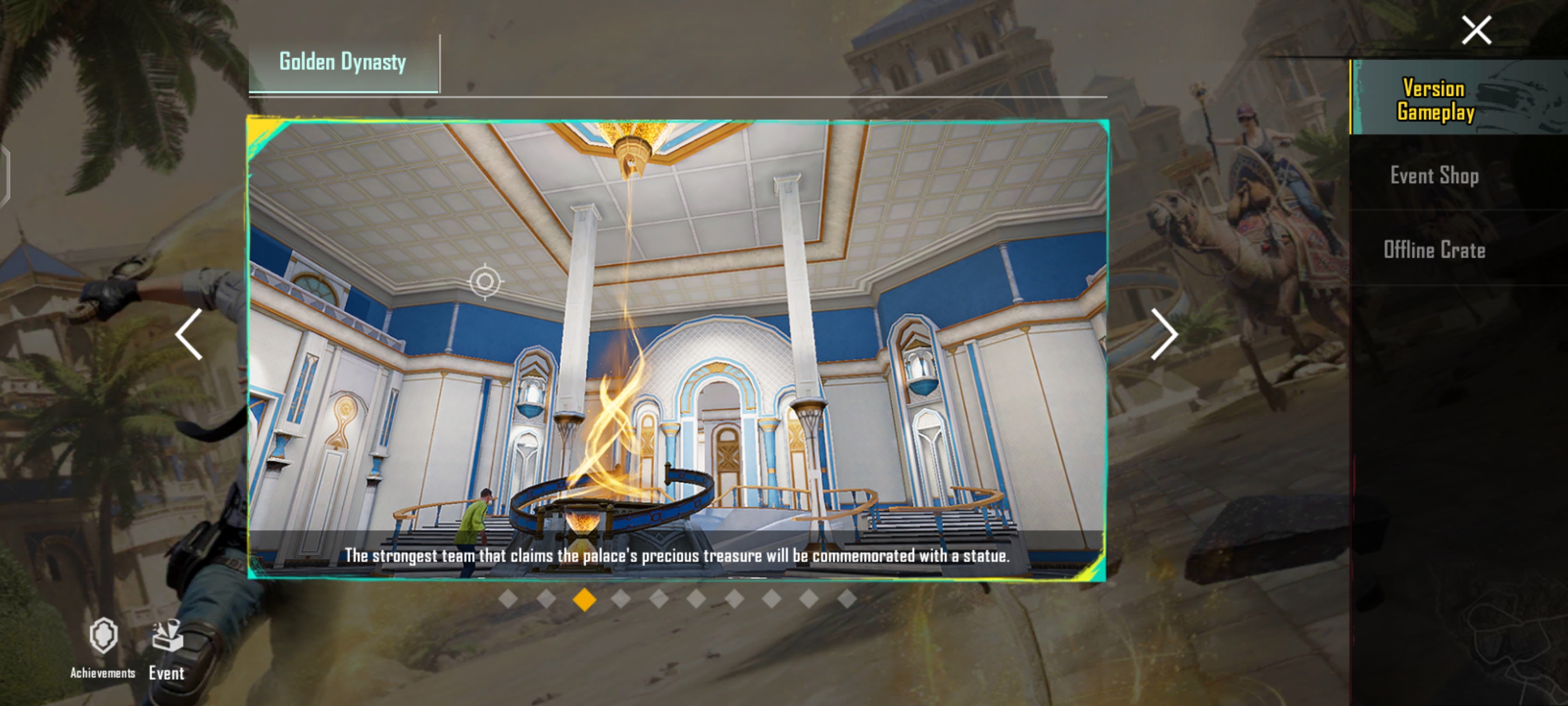Screen dimensions: 1568x706
Task: Select the Golden Dynasty tab
Action: click(x=343, y=62)
